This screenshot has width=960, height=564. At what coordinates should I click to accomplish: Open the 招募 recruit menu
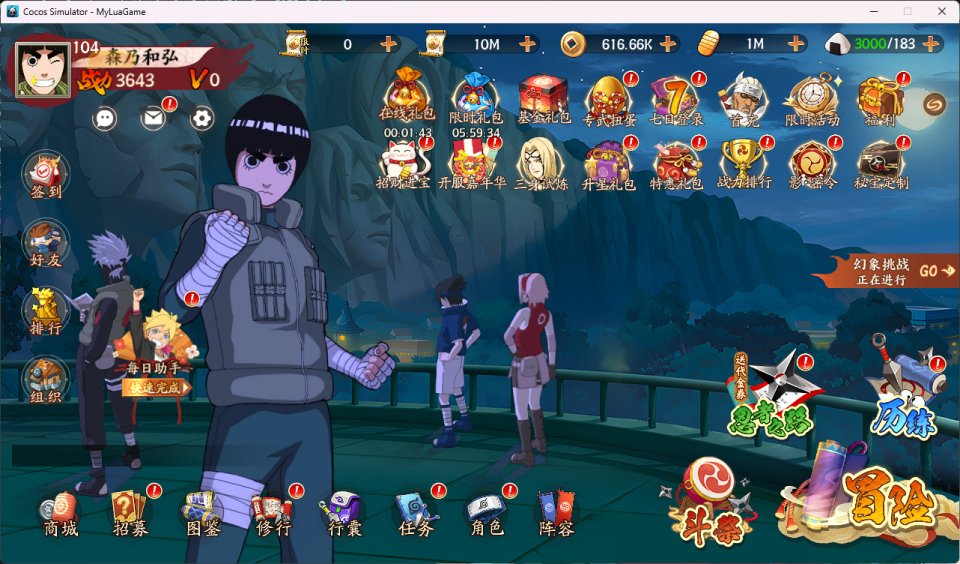pos(131,513)
